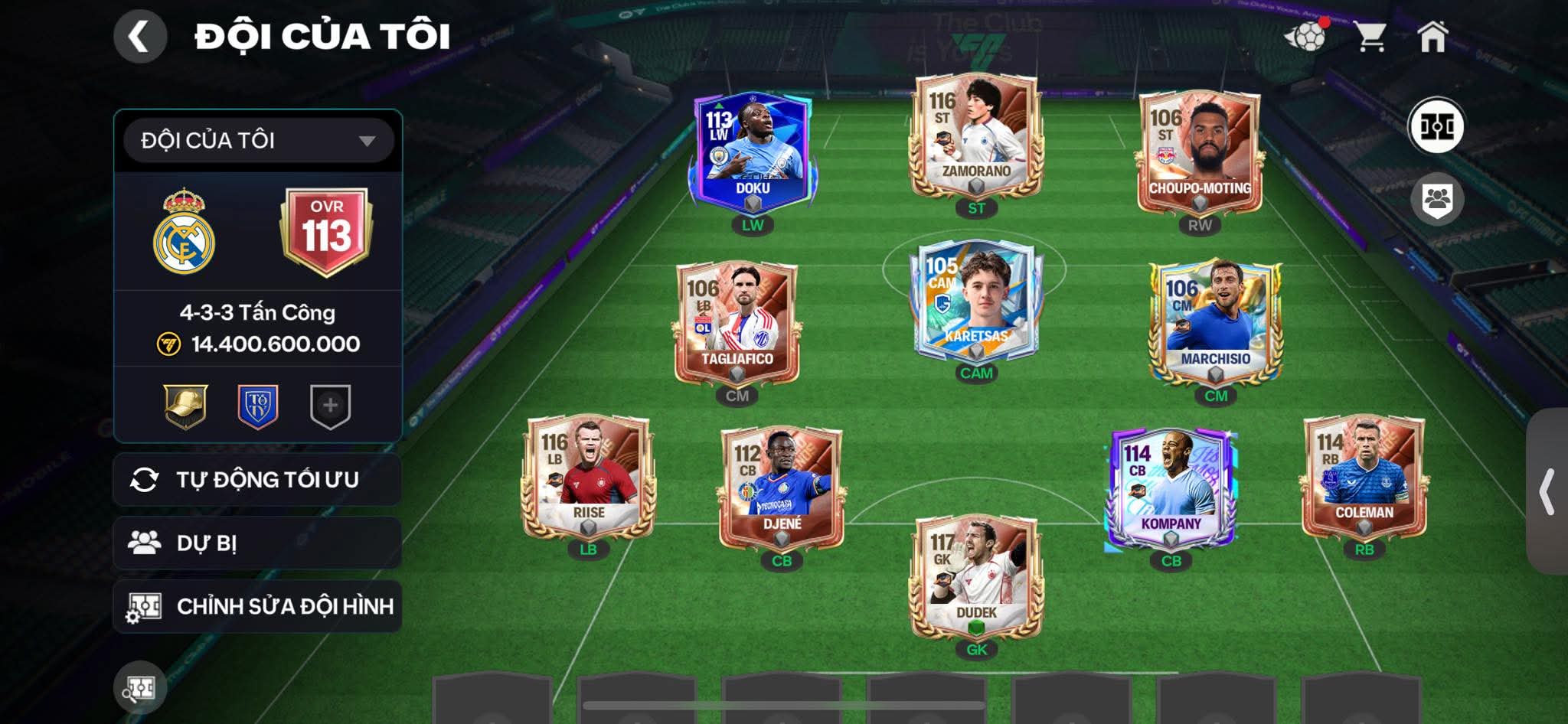Select the Choupo-Moting player card
Screen dimensions: 1568x724
(1200, 153)
